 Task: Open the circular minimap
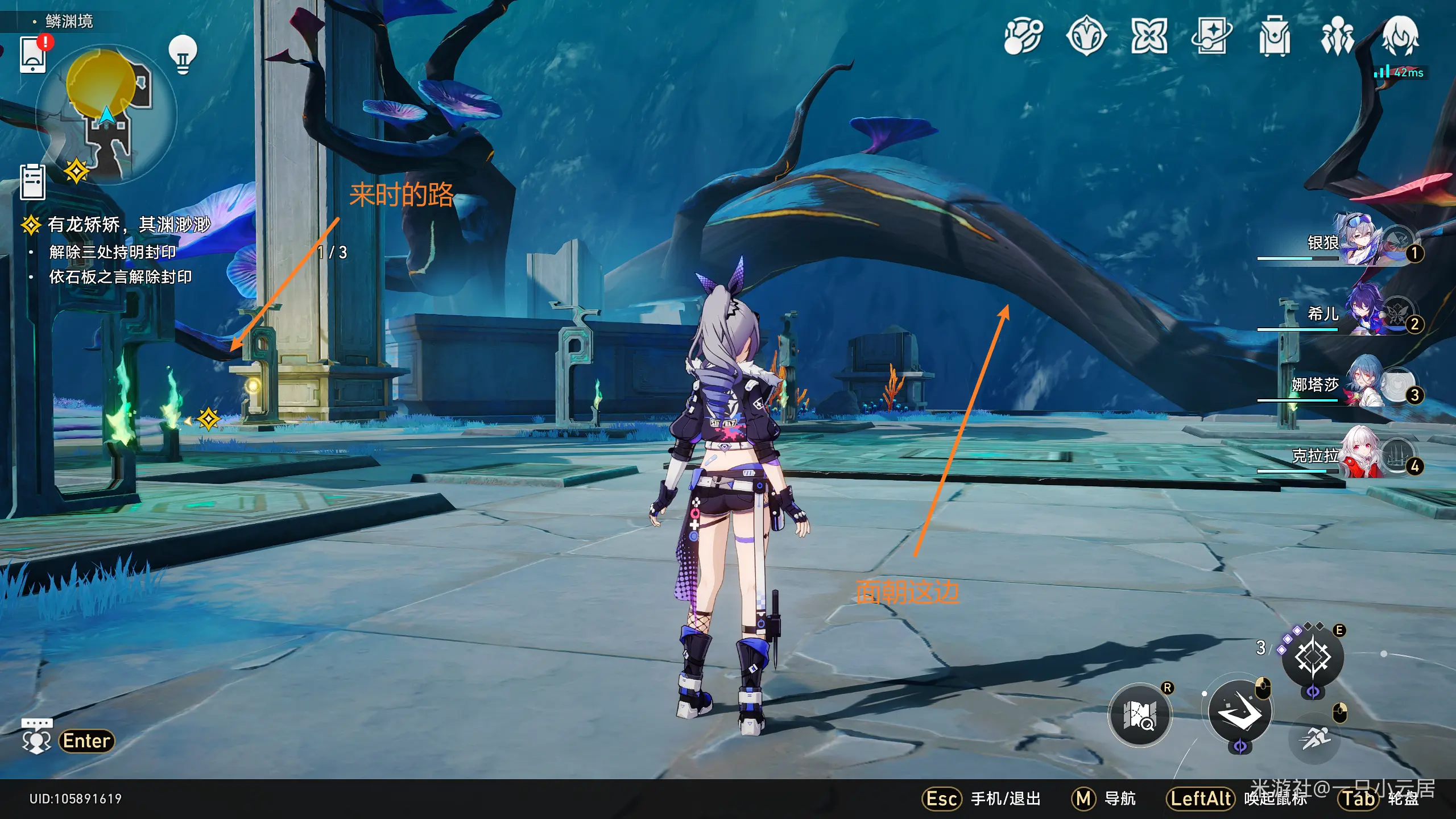[106, 114]
